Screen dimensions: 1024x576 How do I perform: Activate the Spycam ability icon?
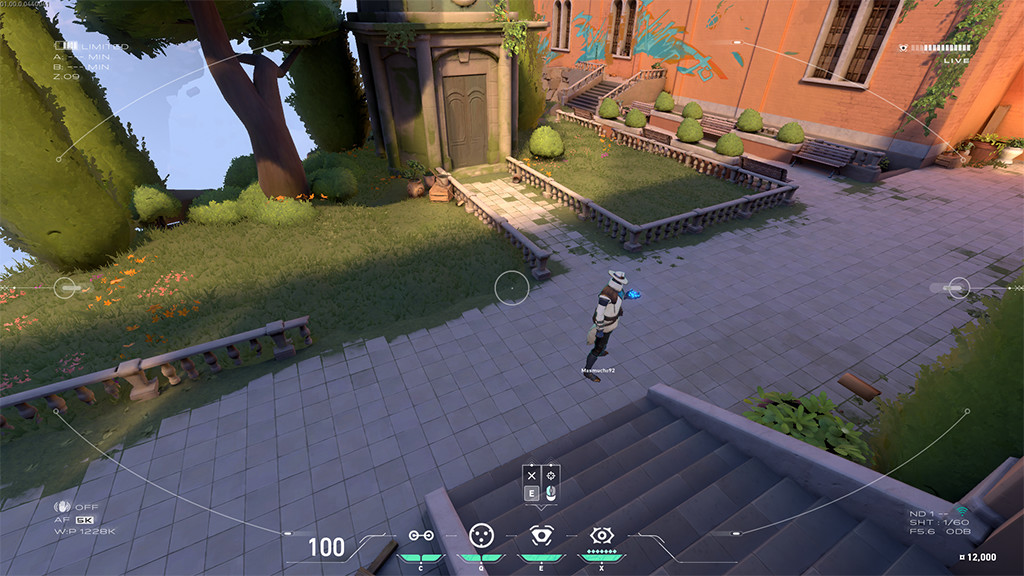541,535
